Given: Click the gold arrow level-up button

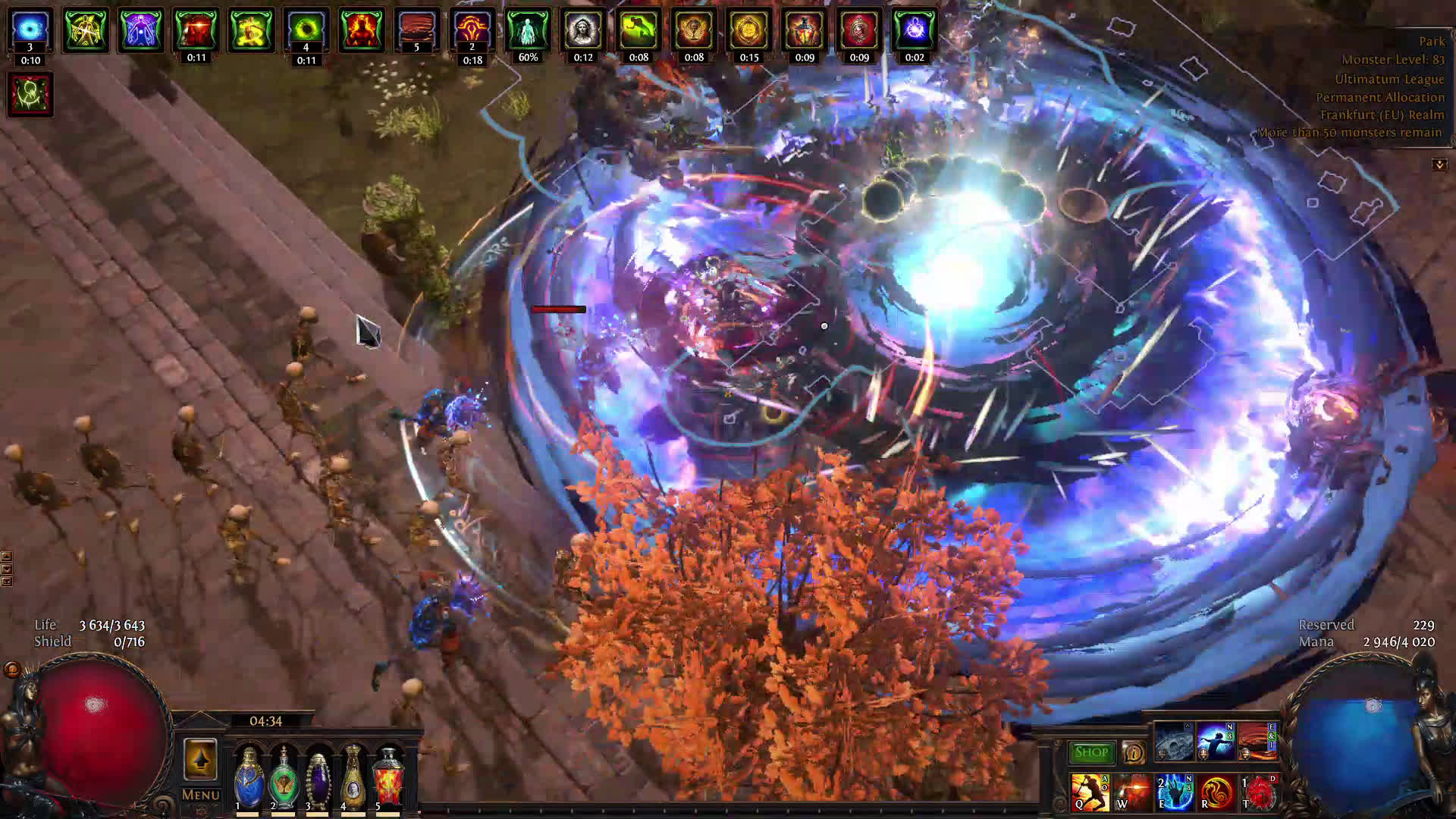Looking at the screenshot, I should 200,758.
